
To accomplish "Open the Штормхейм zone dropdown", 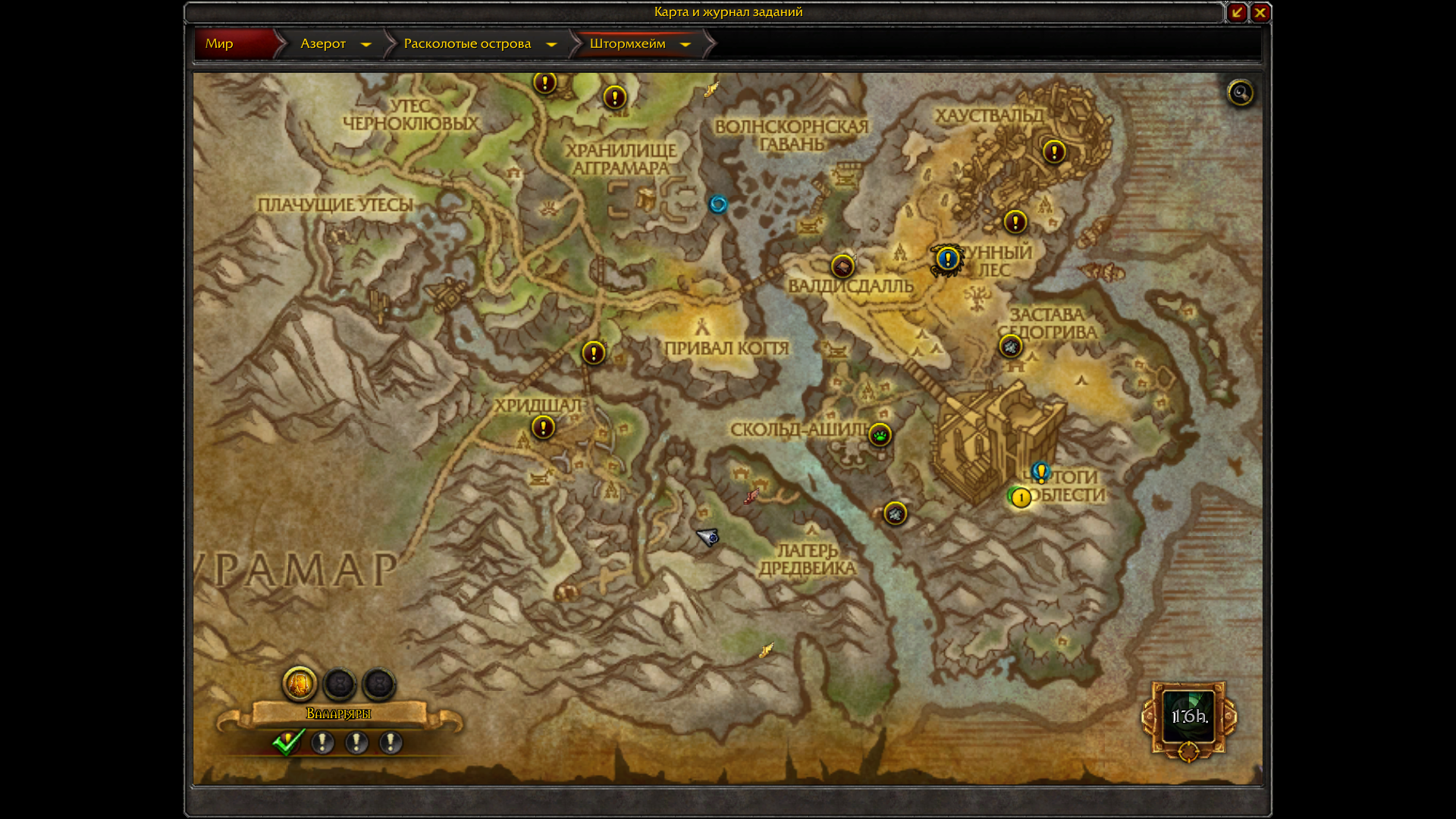I will [686, 45].
